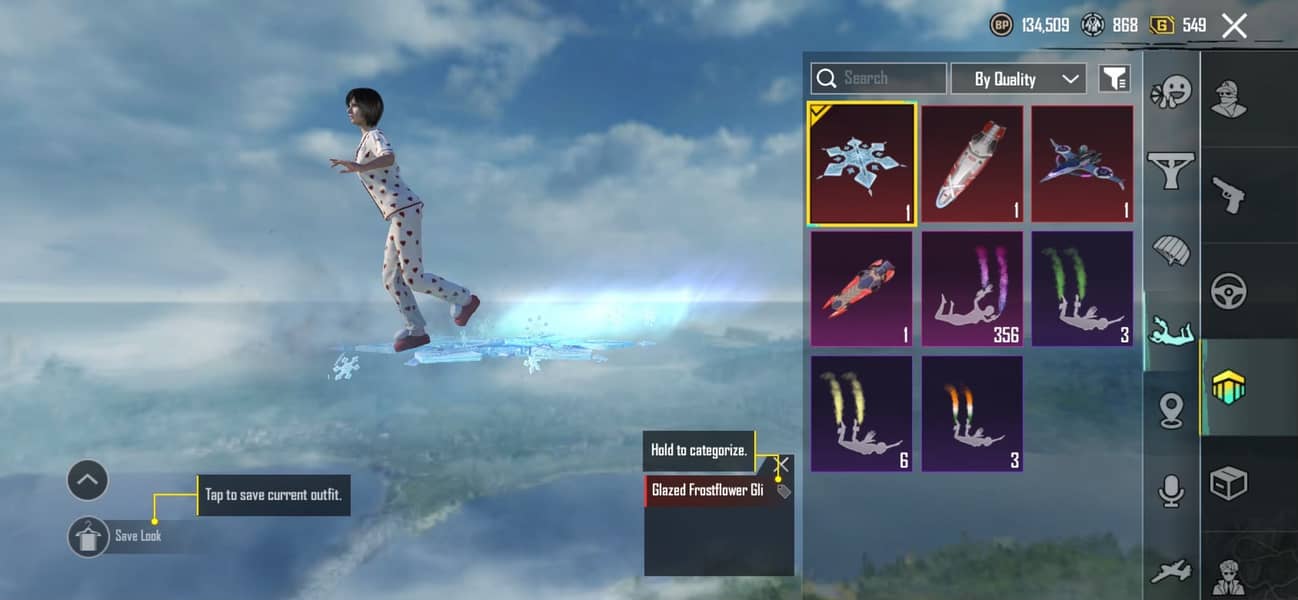The width and height of the screenshot is (1298, 600).
Task: Select the yellow smoke trail item
Action: click(861, 413)
